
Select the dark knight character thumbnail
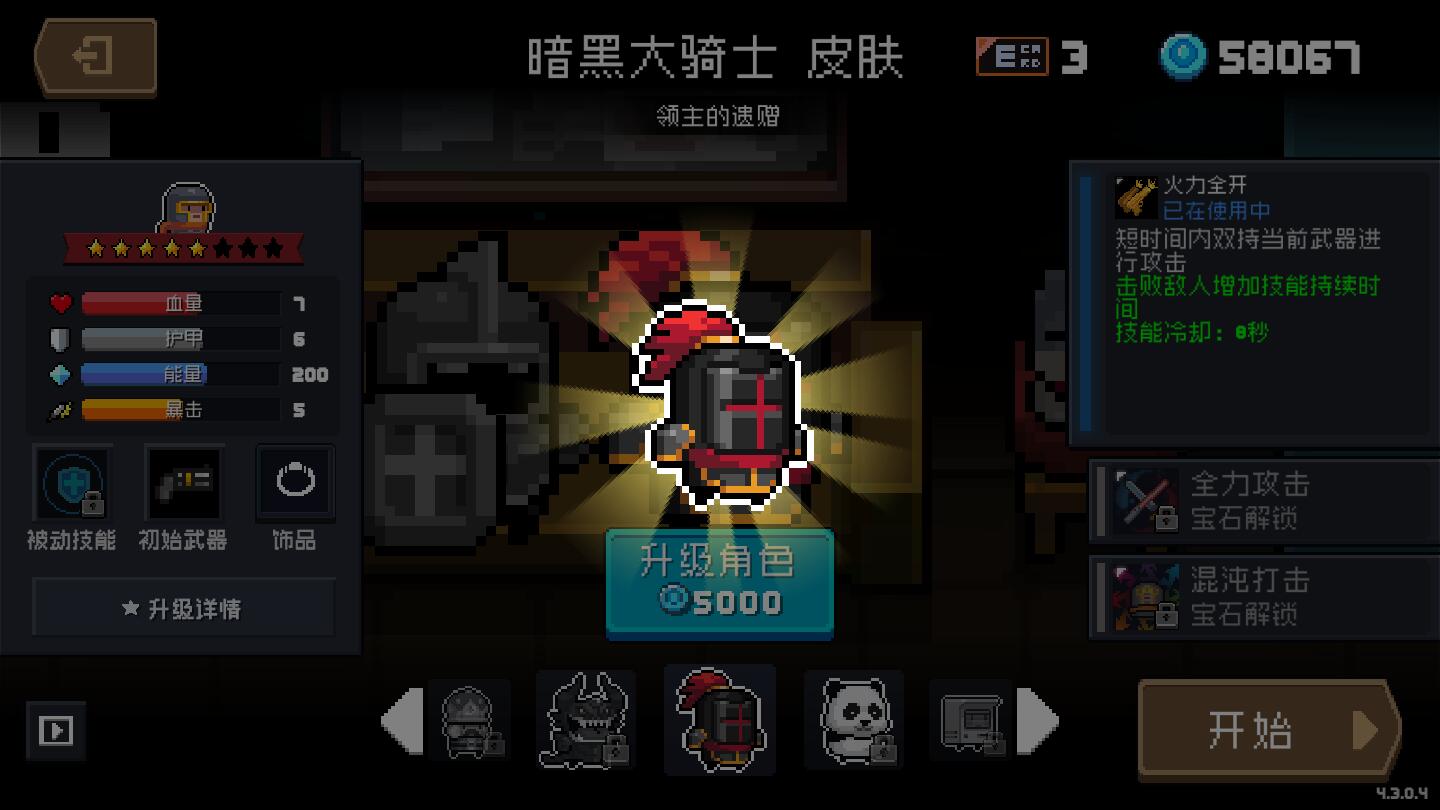pyautogui.click(x=720, y=720)
